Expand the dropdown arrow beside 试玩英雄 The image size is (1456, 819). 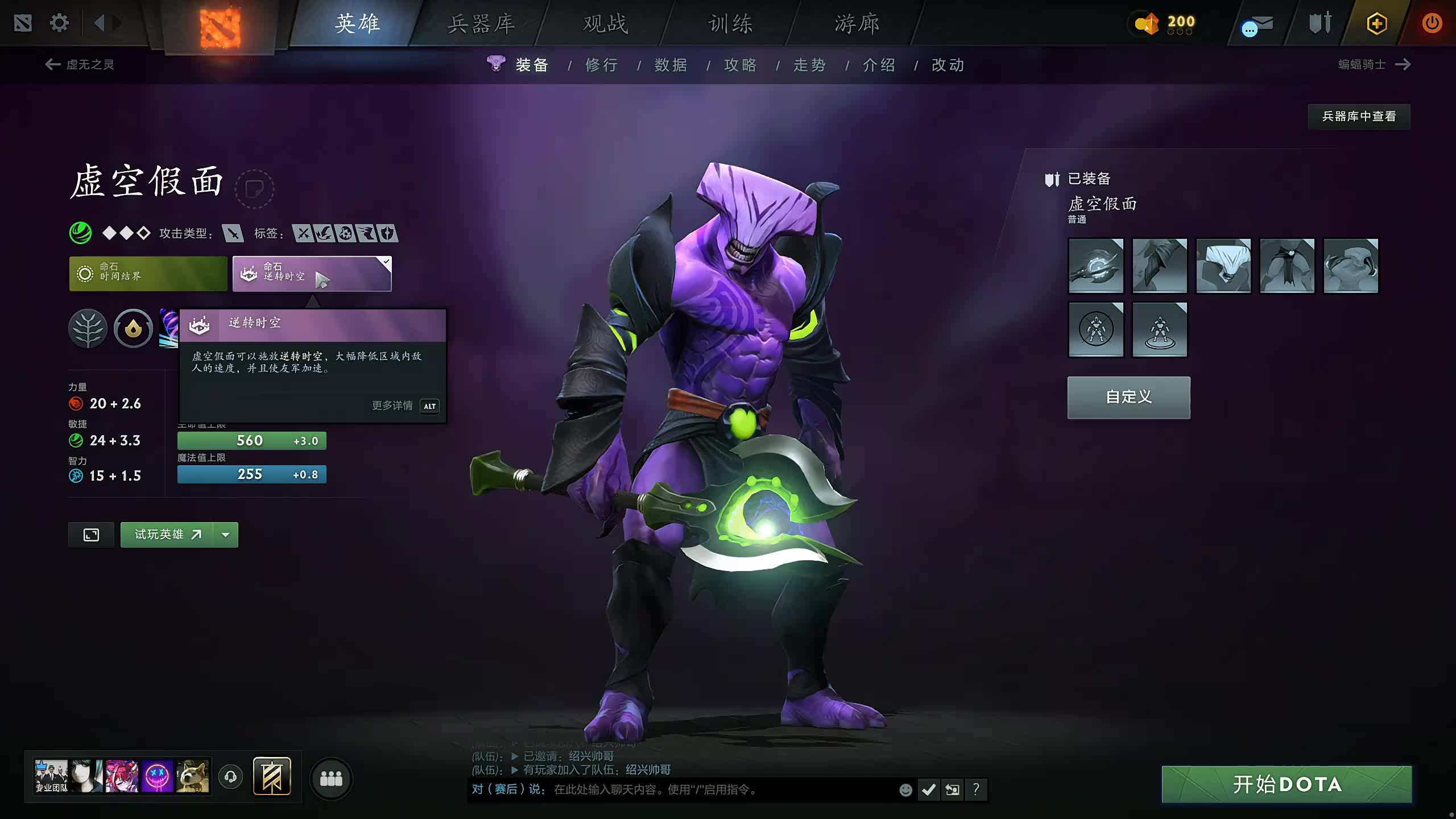coord(226,535)
